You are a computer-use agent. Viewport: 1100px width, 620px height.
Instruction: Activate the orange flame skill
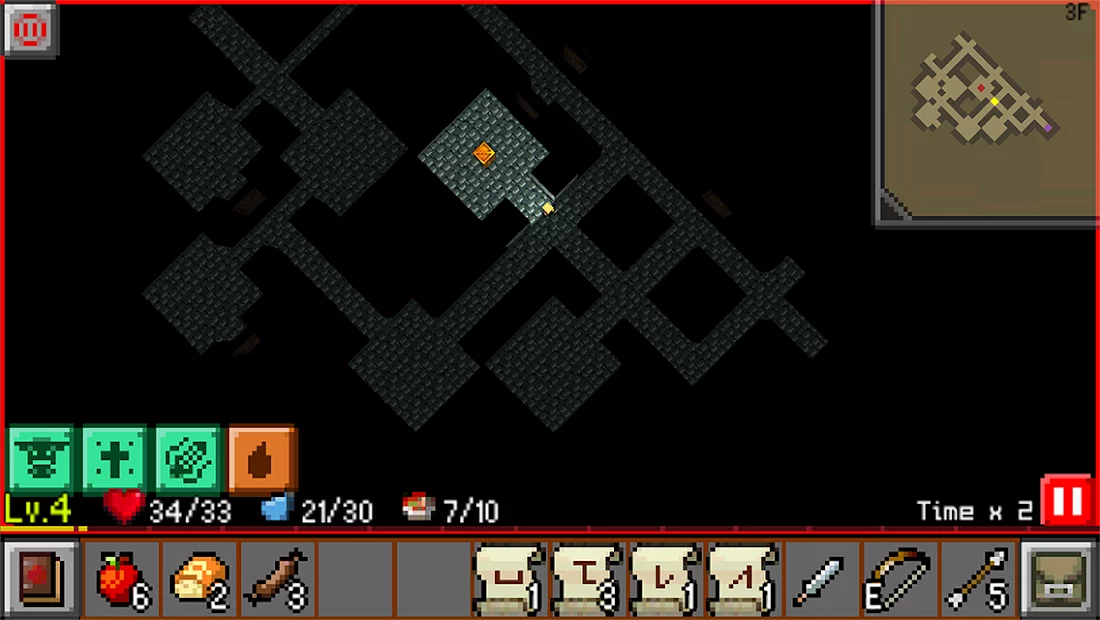(262, 460)
